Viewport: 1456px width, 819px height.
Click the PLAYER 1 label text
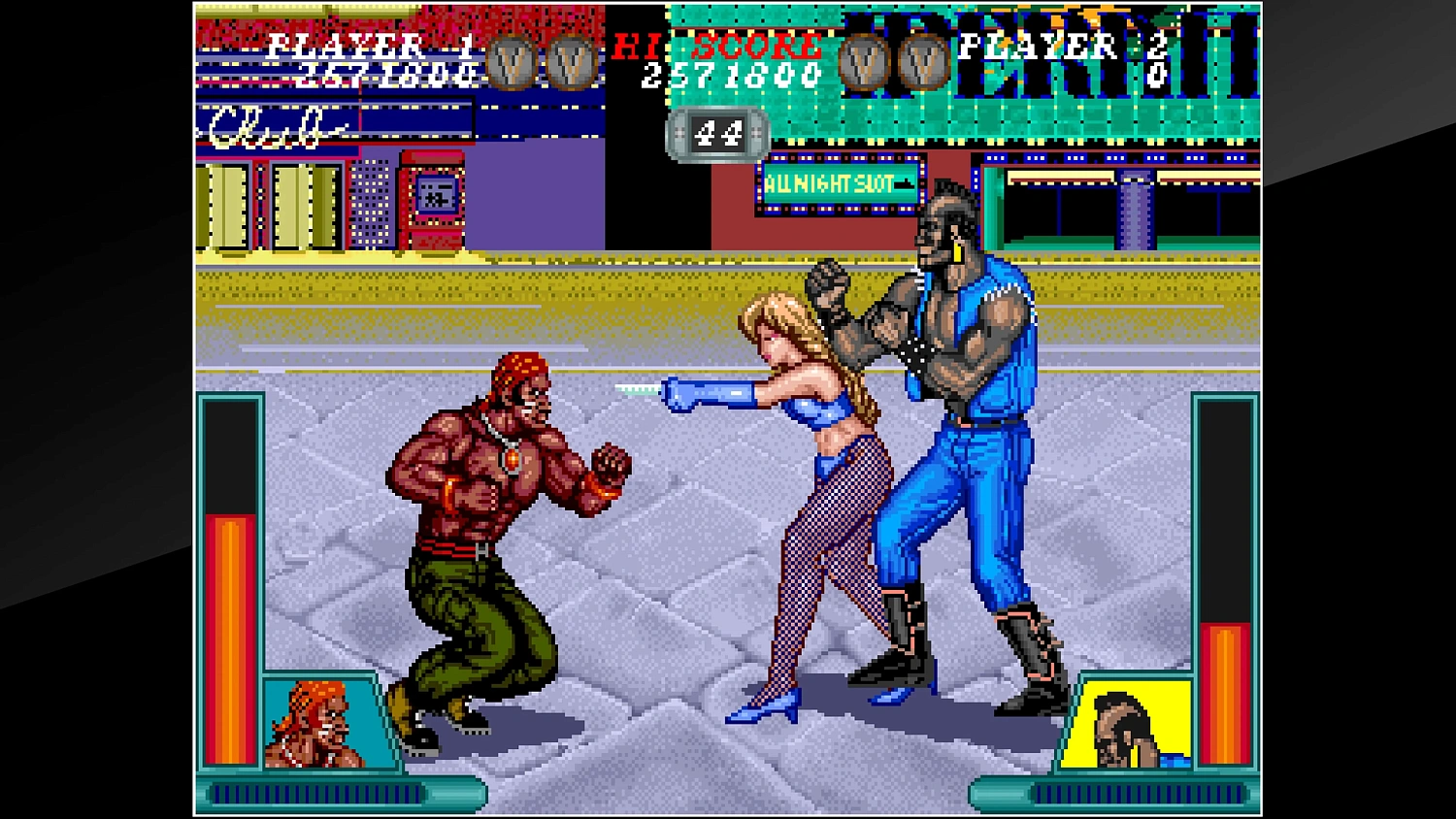[x=370, y=44]
